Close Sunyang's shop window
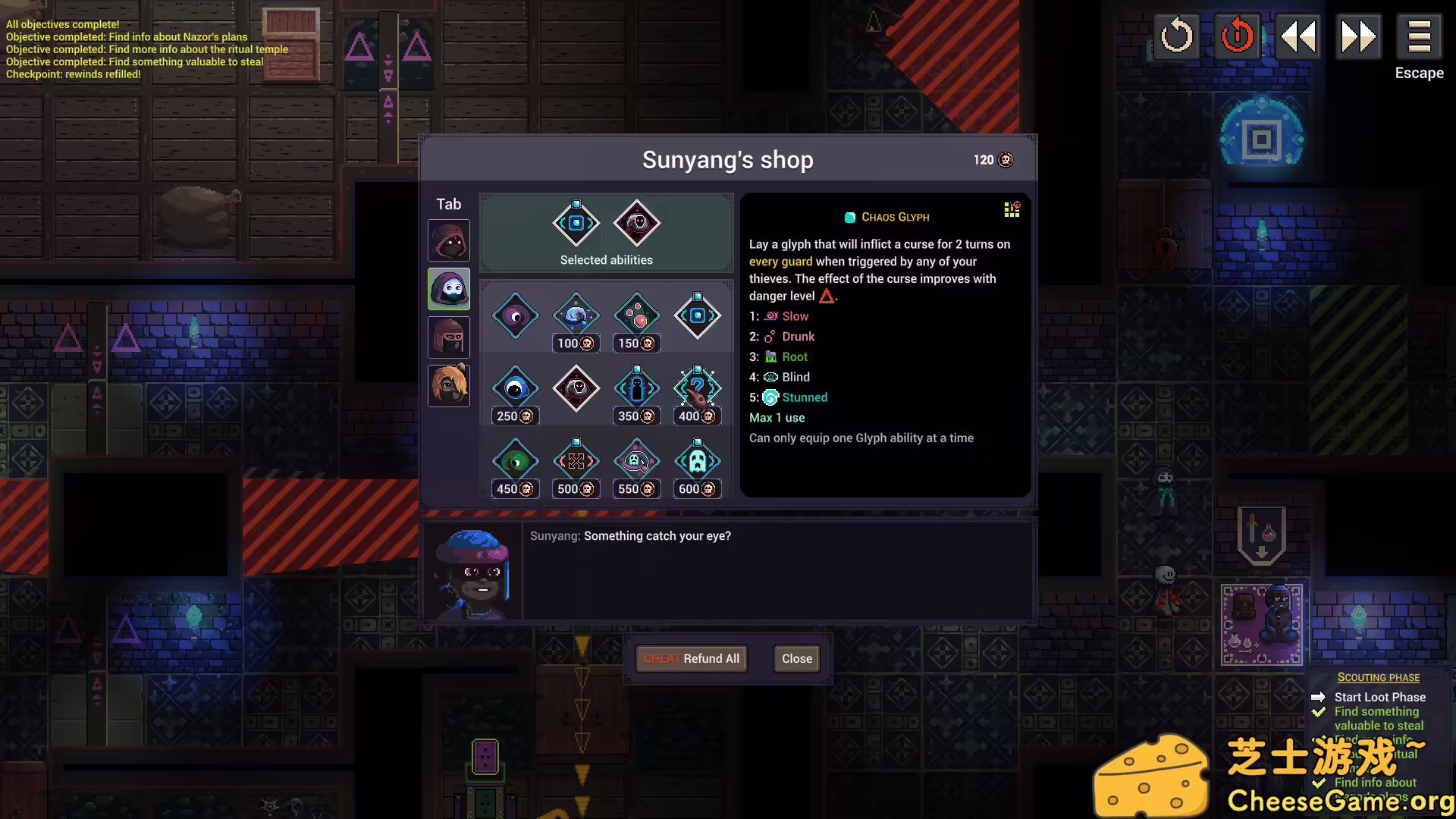Viewport: 1456px width, 819px height. [796, 658]
